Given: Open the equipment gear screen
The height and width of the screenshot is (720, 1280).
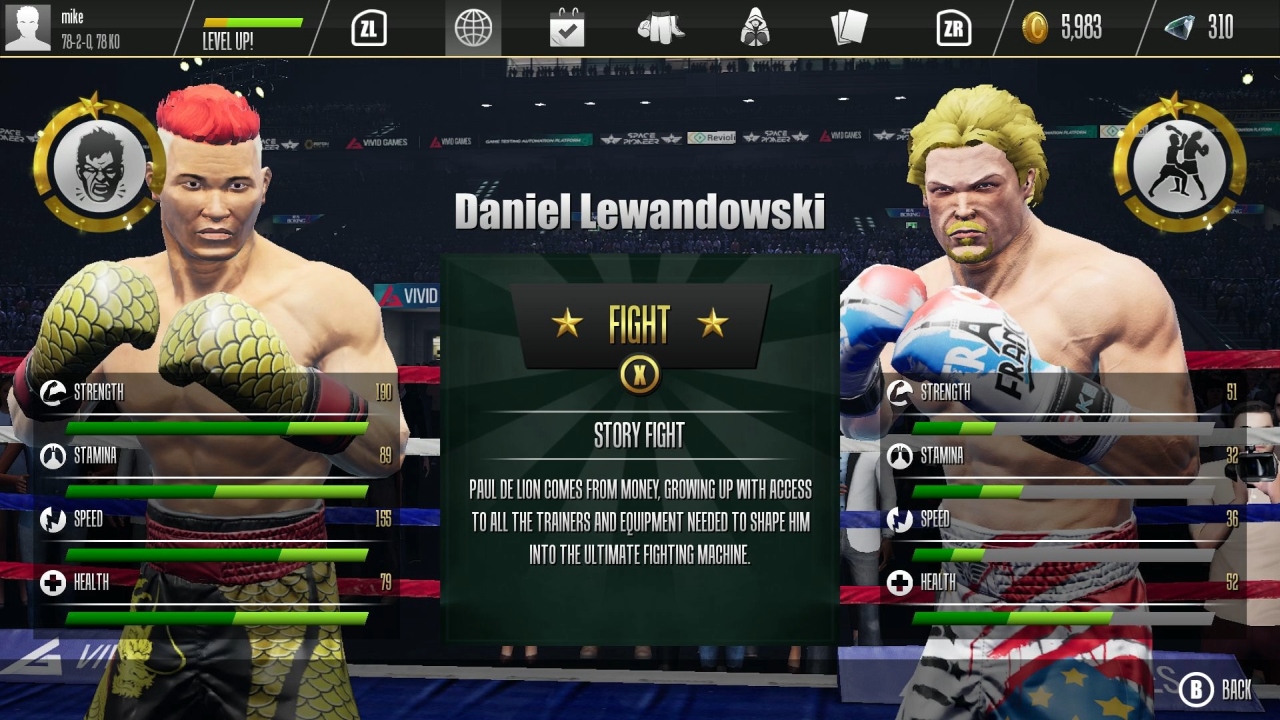Looking at the screenshot, I should pyautogui.click(x=662, y=28).
